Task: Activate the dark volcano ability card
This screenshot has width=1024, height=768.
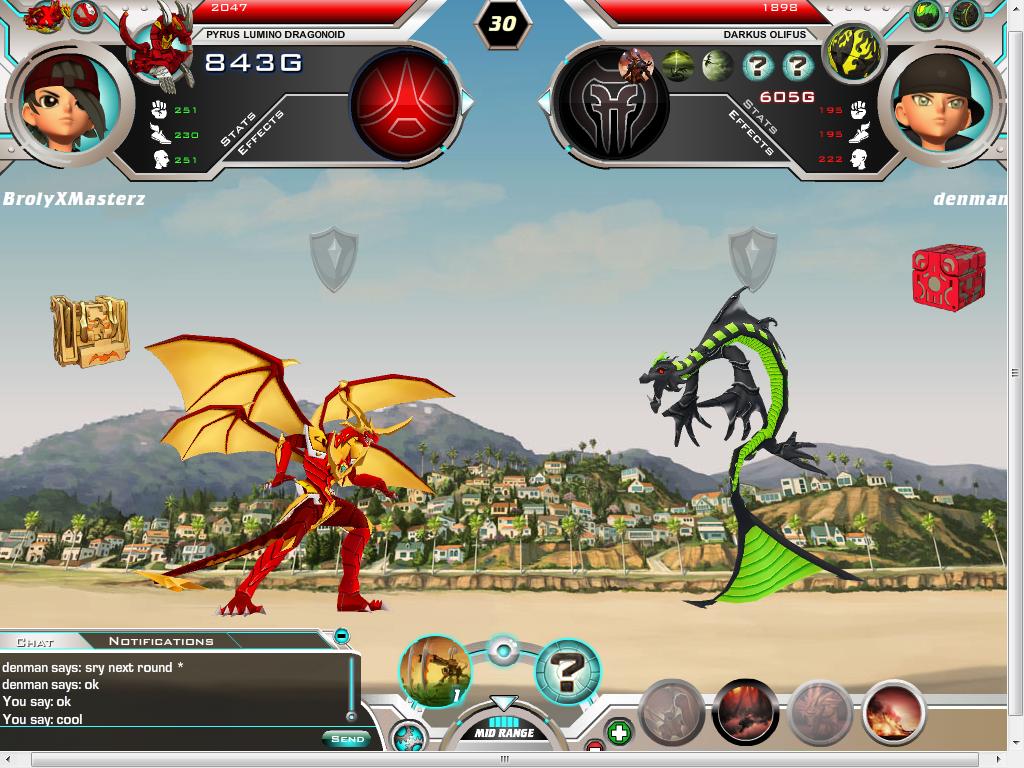Action: [x=745, y=712]
